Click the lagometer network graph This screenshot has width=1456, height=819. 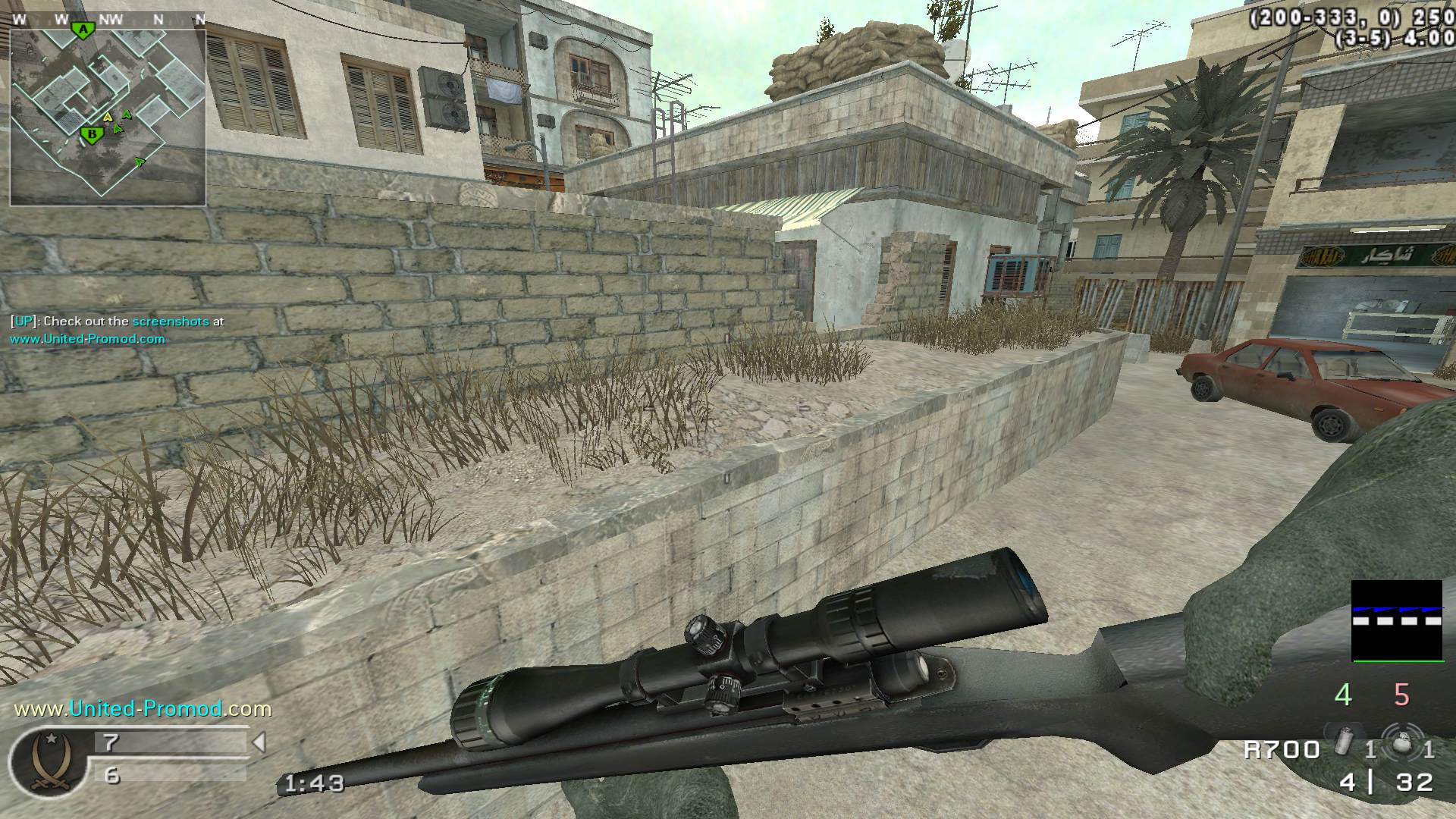(x=1397, y=620)
